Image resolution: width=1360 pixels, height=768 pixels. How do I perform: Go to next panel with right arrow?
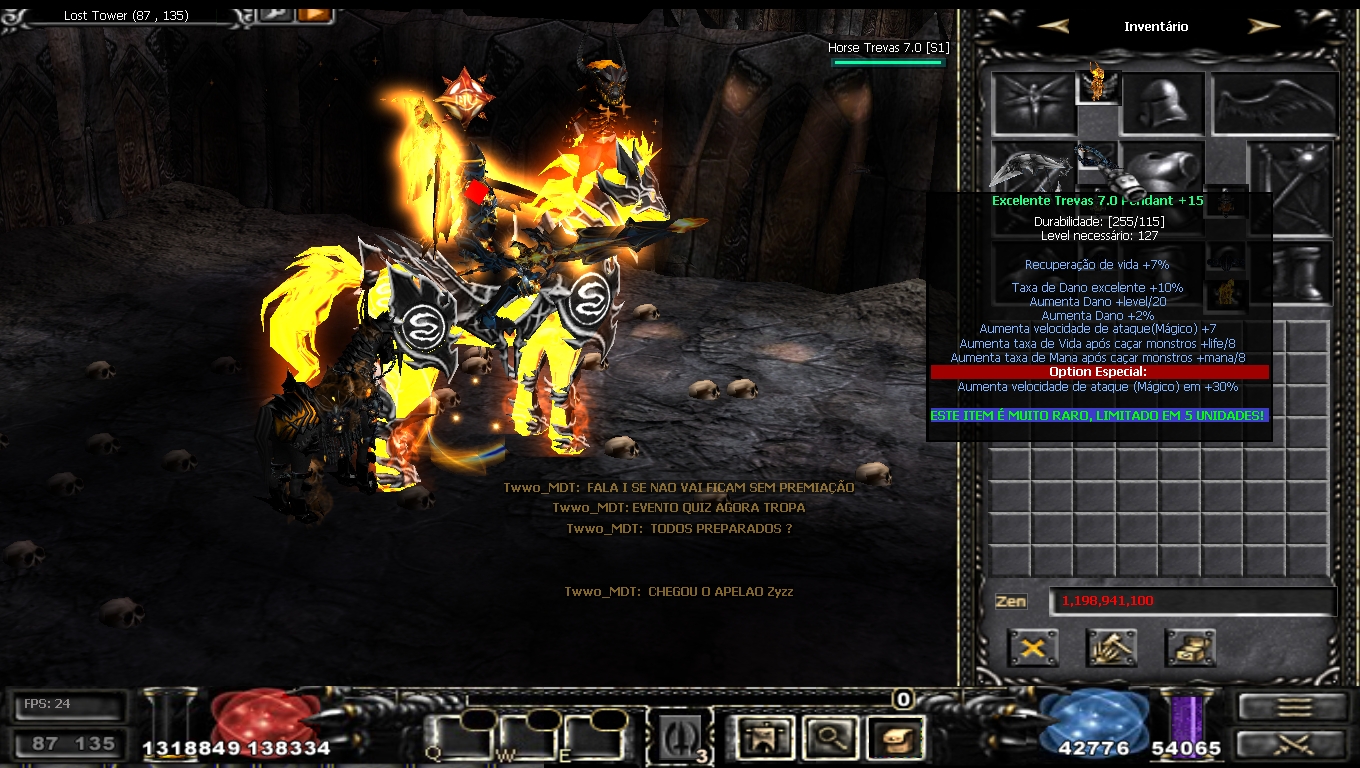(1264, 27)
